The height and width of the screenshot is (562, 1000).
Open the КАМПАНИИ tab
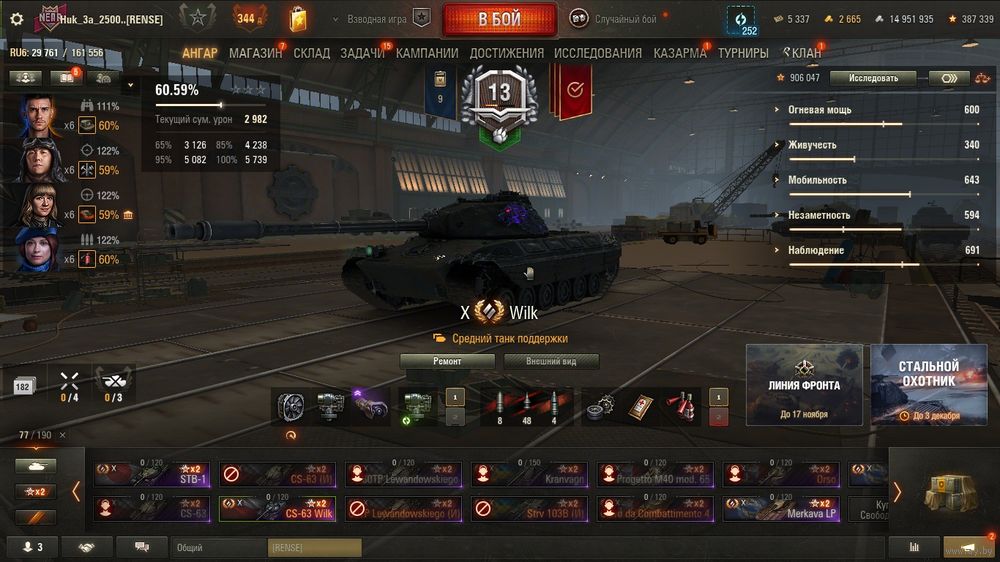pyautogui.click(x=427, y=53)
